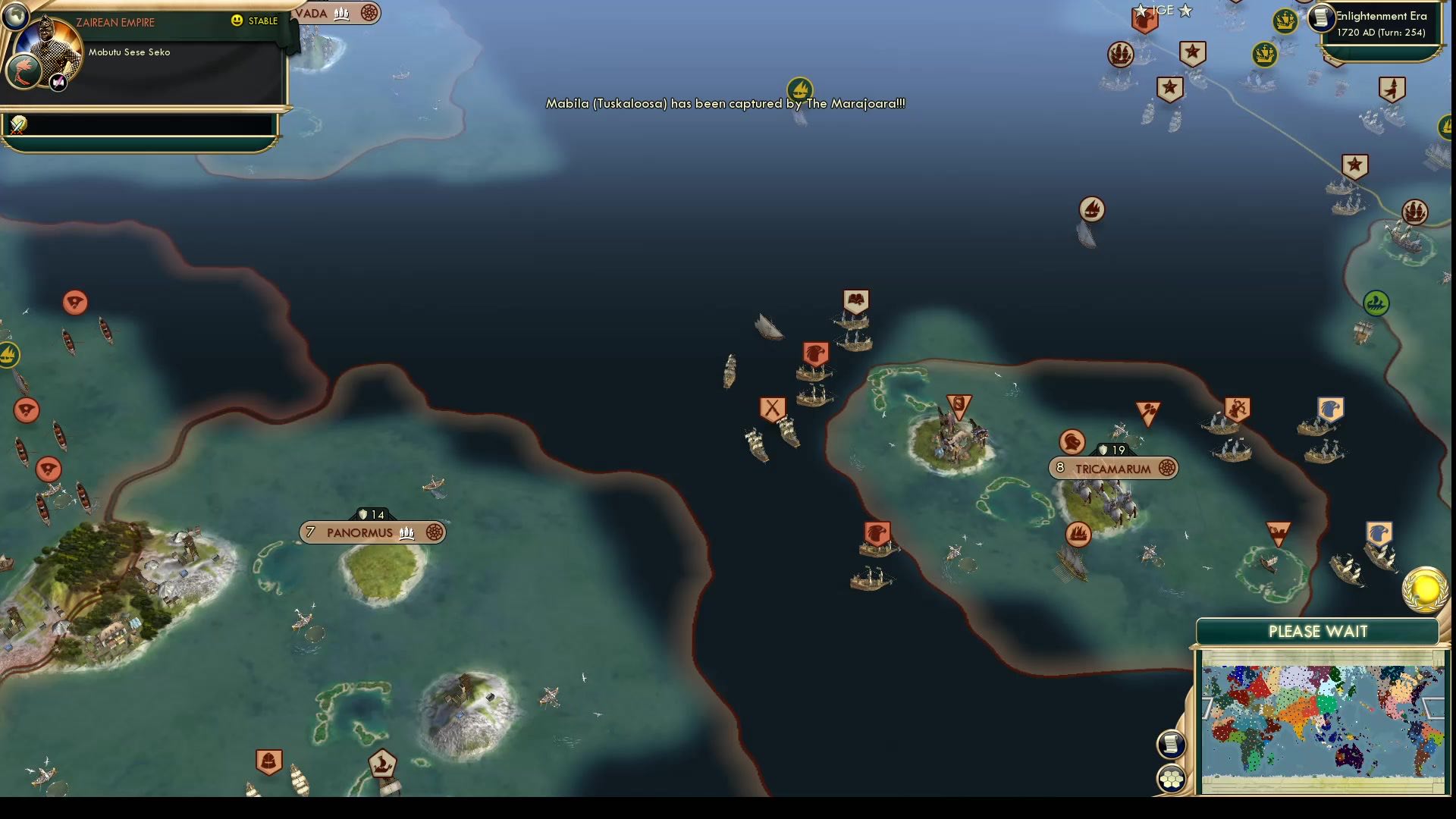Select the religion icon on Tricamarum banner
Viewport: 1456px width, 819px height.
click(x=1166, y=469)
